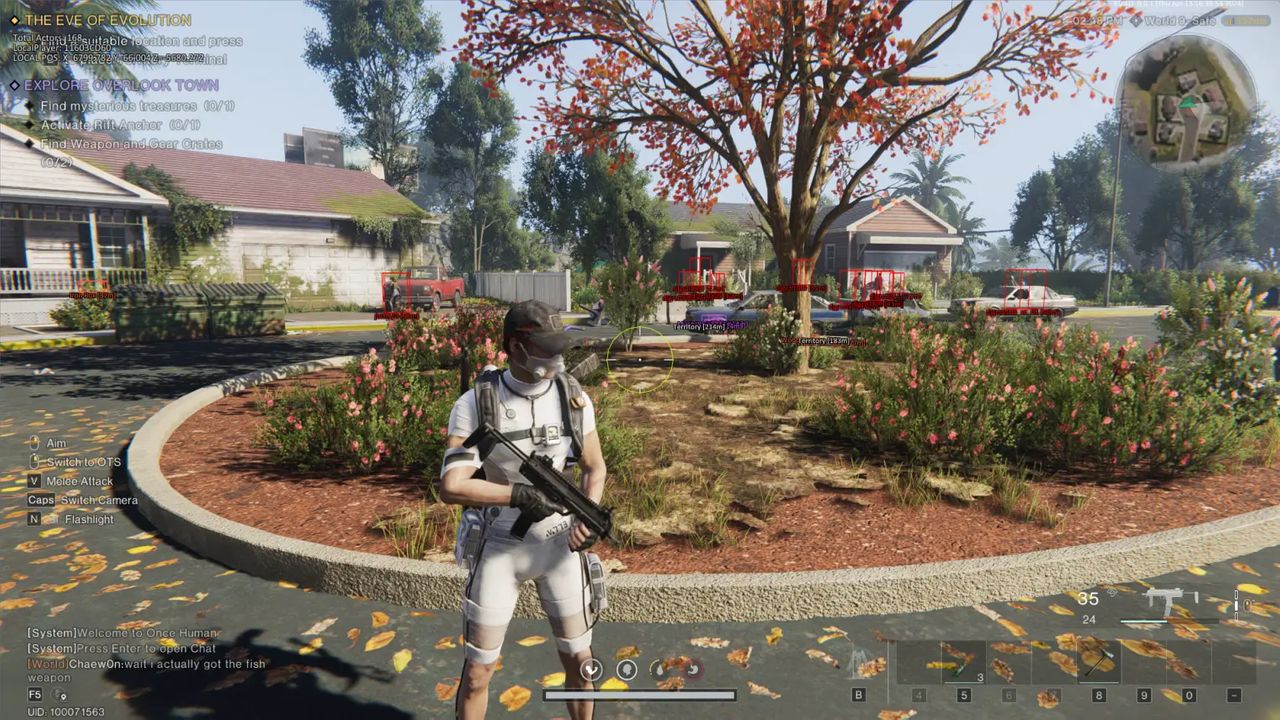This screenshot has height=720, width=1280.
Task: Select The Eve of Evolution quest tracker
Action: (107, 20)
